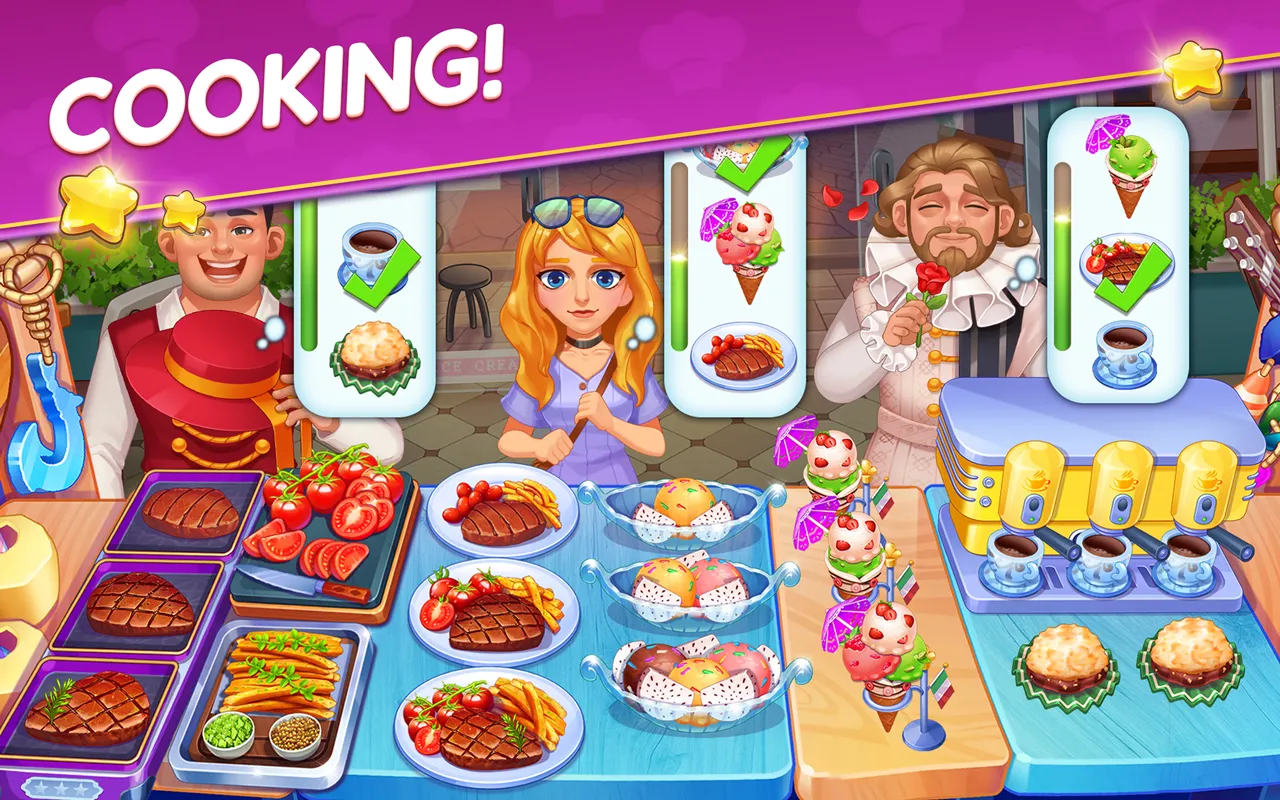Tap the checkmark above the ice cream cone order
The height and width of the screenshot is (800, 1280).
pyautogui.click(x=748, y=165)
